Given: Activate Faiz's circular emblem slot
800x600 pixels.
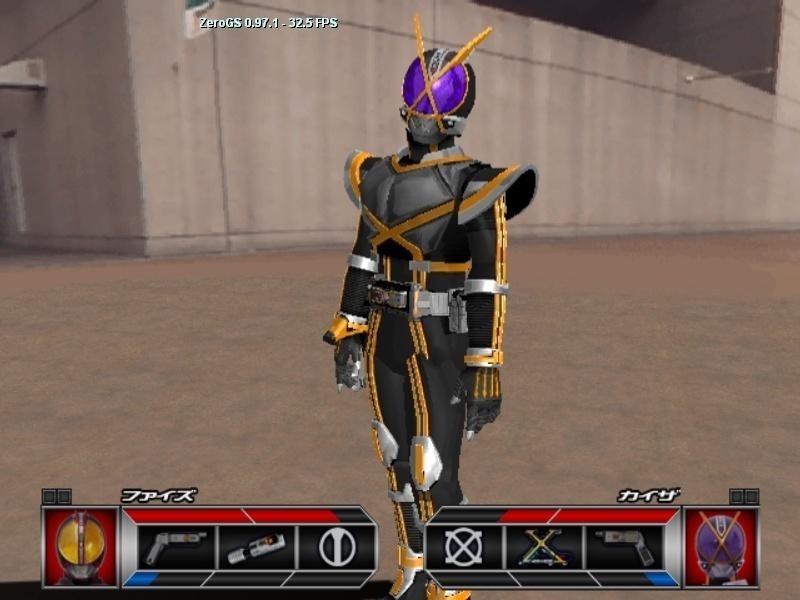Looking at the screenshot, I should pyautogui.click(x=336, y=547).
